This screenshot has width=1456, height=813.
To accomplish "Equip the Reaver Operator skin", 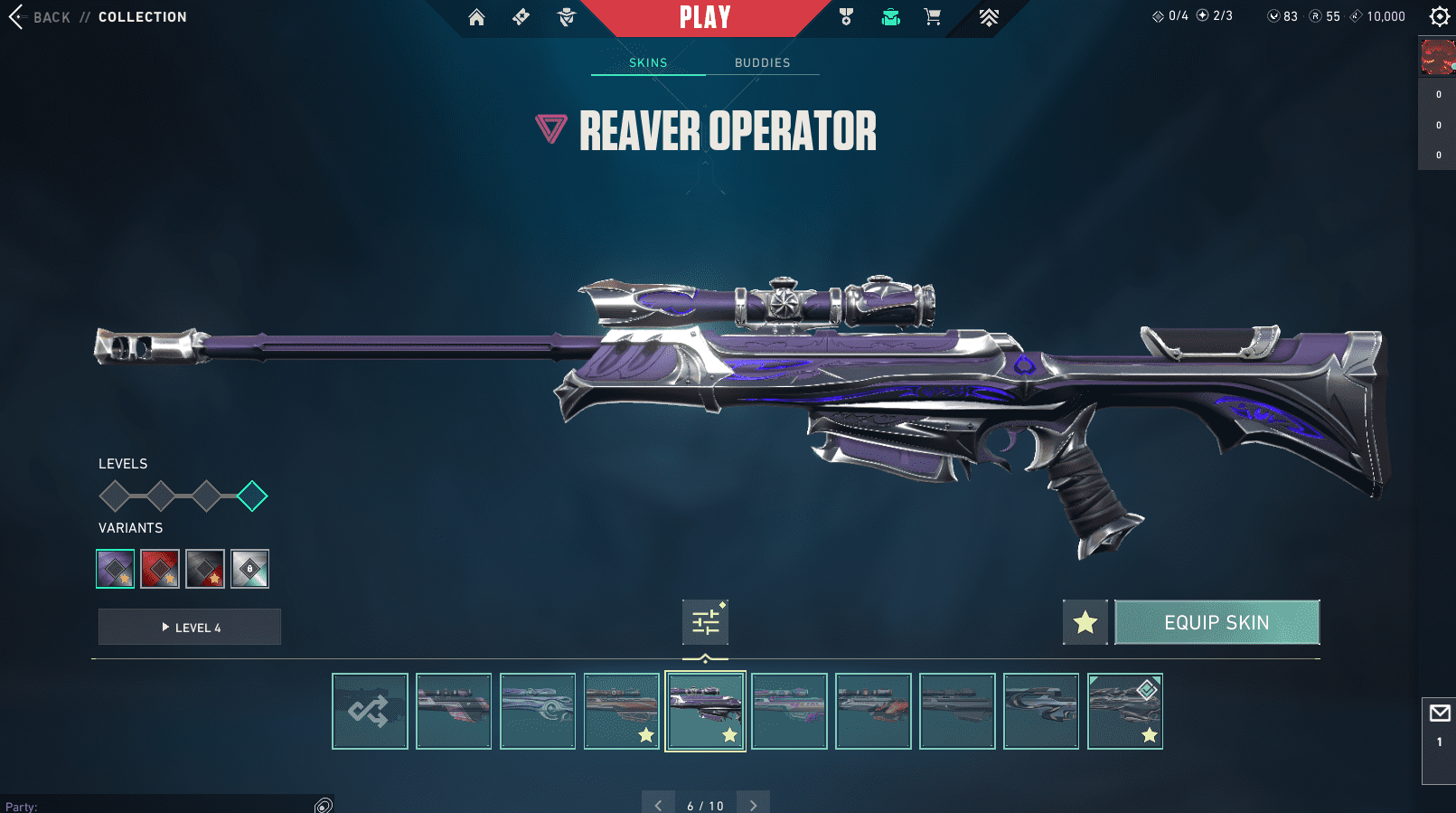I will [x=1216, y=622].
